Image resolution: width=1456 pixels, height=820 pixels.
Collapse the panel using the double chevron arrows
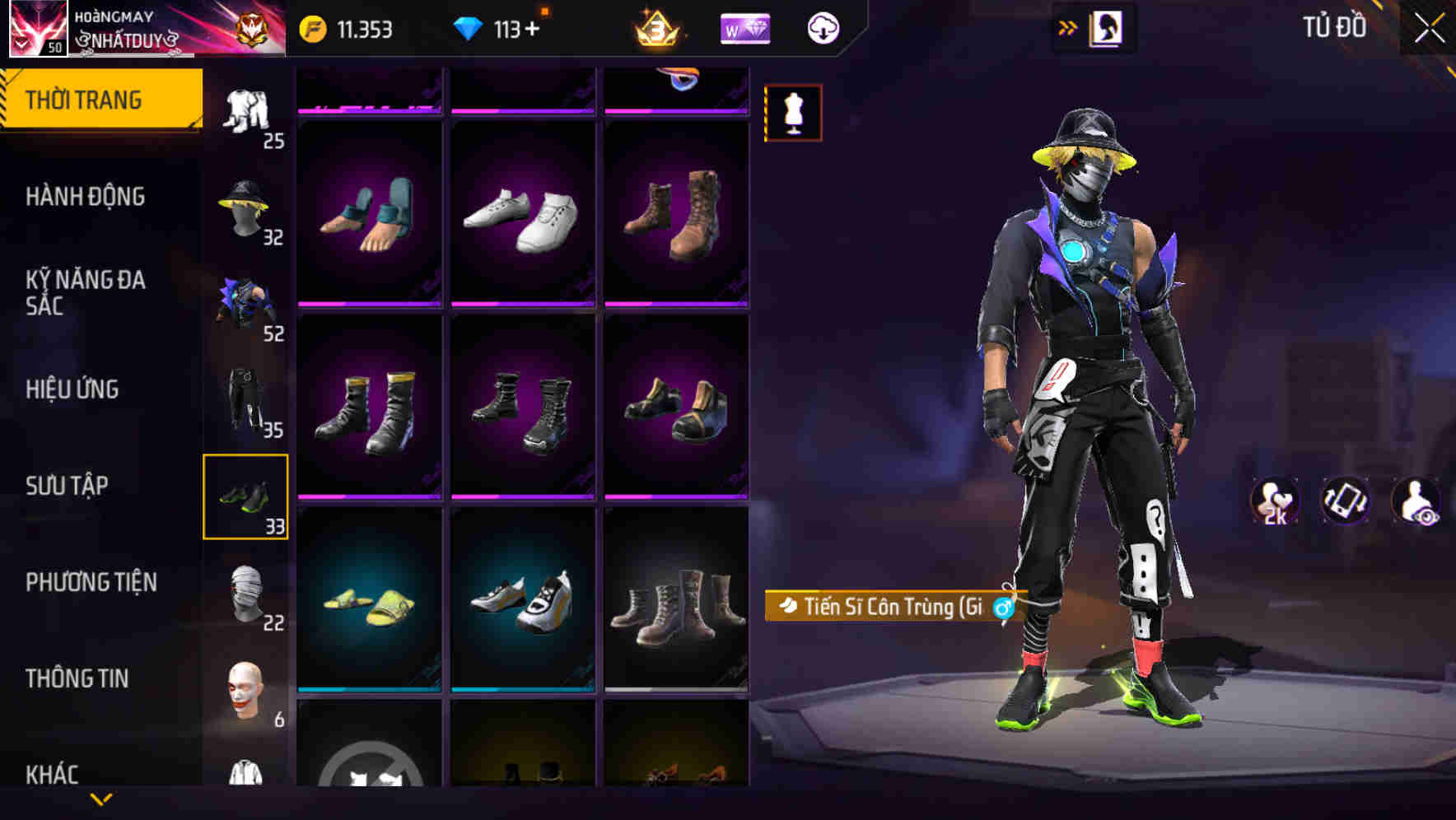[1067, 27]
